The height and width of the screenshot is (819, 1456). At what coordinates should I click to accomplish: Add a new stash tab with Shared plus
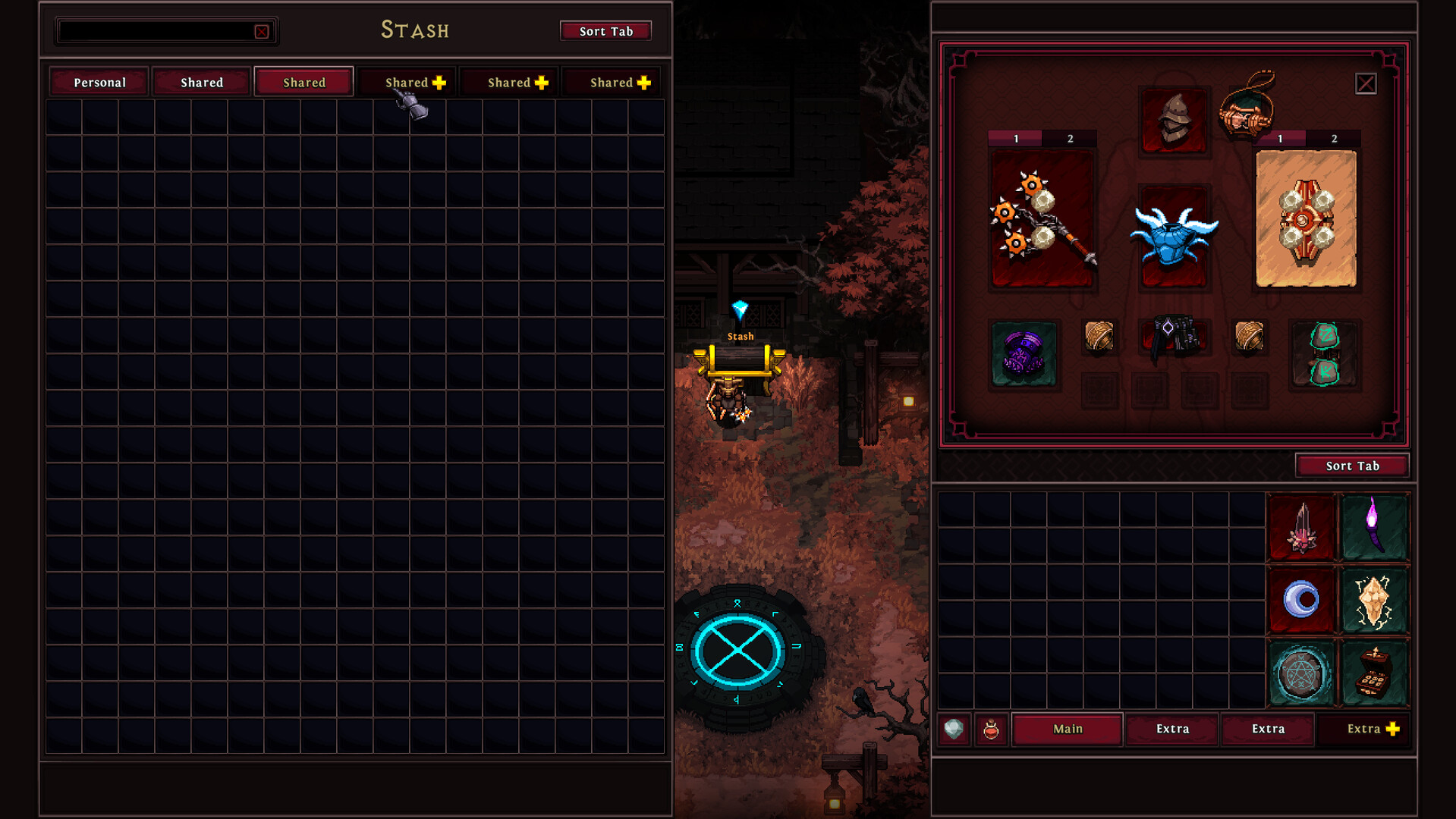pos(406,81)
